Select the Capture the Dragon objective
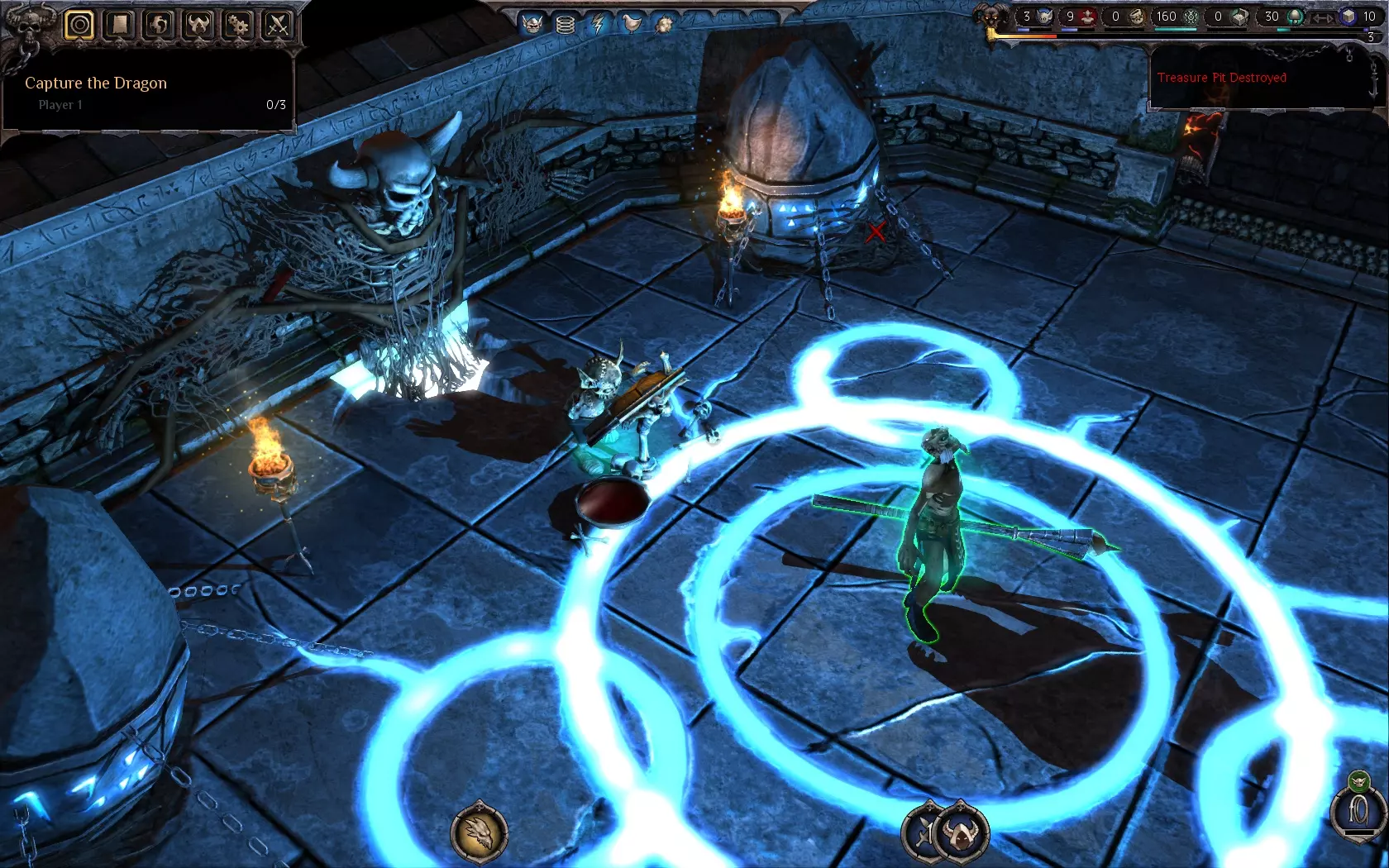1389x868 pixels. 96,83
